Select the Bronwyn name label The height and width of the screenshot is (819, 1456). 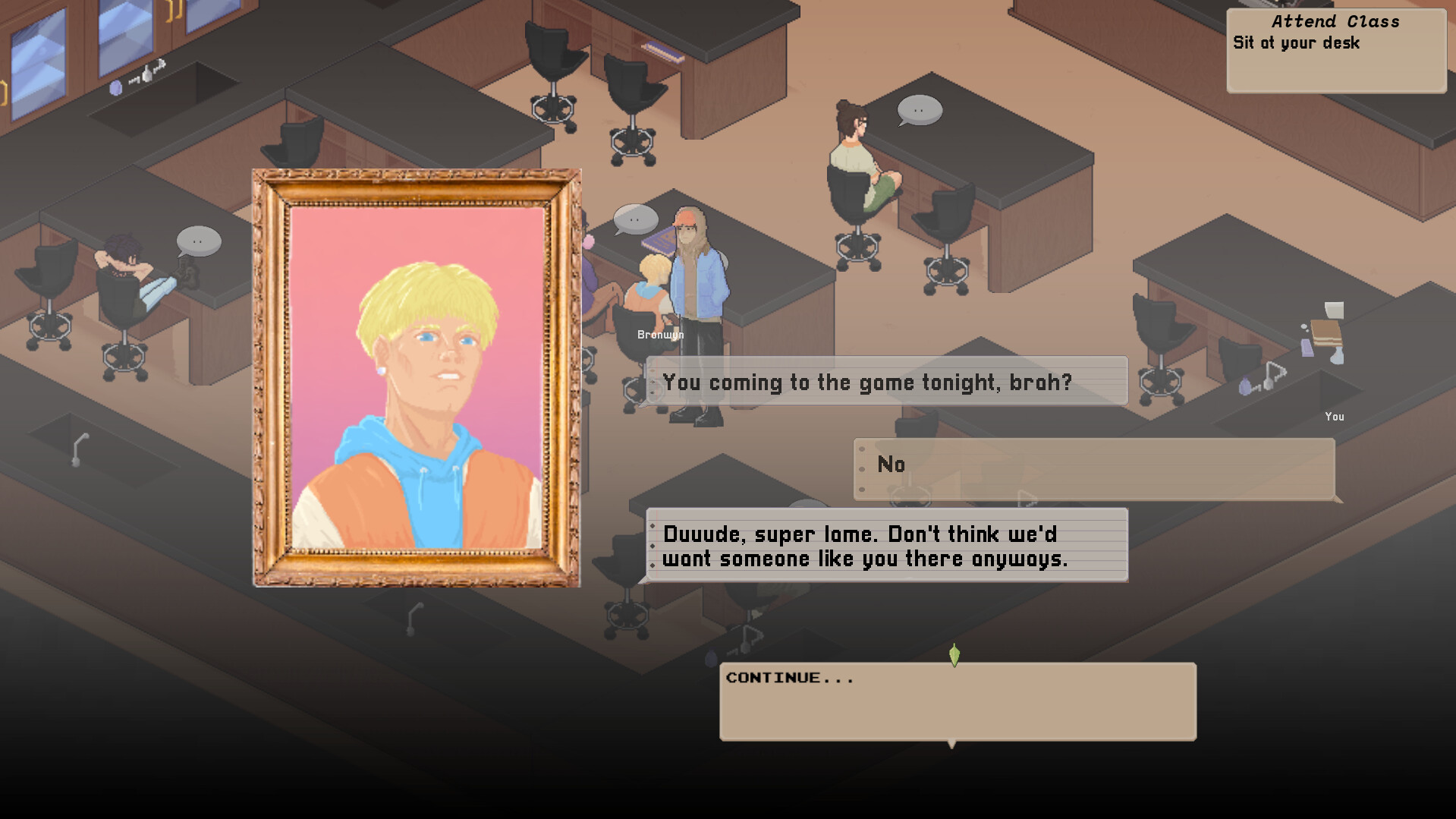coord(659,334)
